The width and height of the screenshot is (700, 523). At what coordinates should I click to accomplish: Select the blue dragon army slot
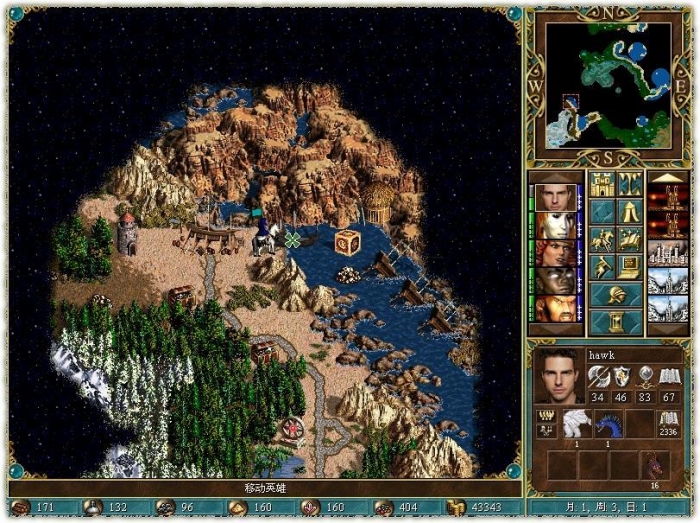[x=606, y=424]
